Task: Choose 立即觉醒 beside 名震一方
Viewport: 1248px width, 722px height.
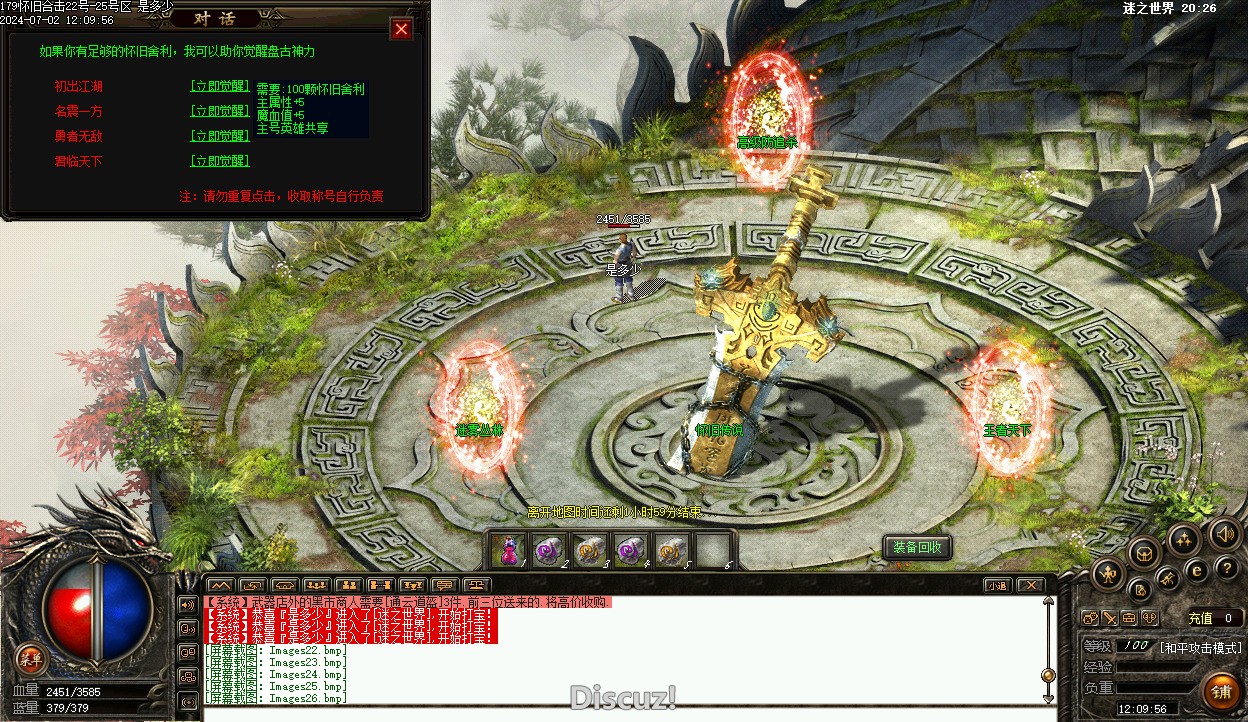Action: pyautogui.click(x=220, y=111)
